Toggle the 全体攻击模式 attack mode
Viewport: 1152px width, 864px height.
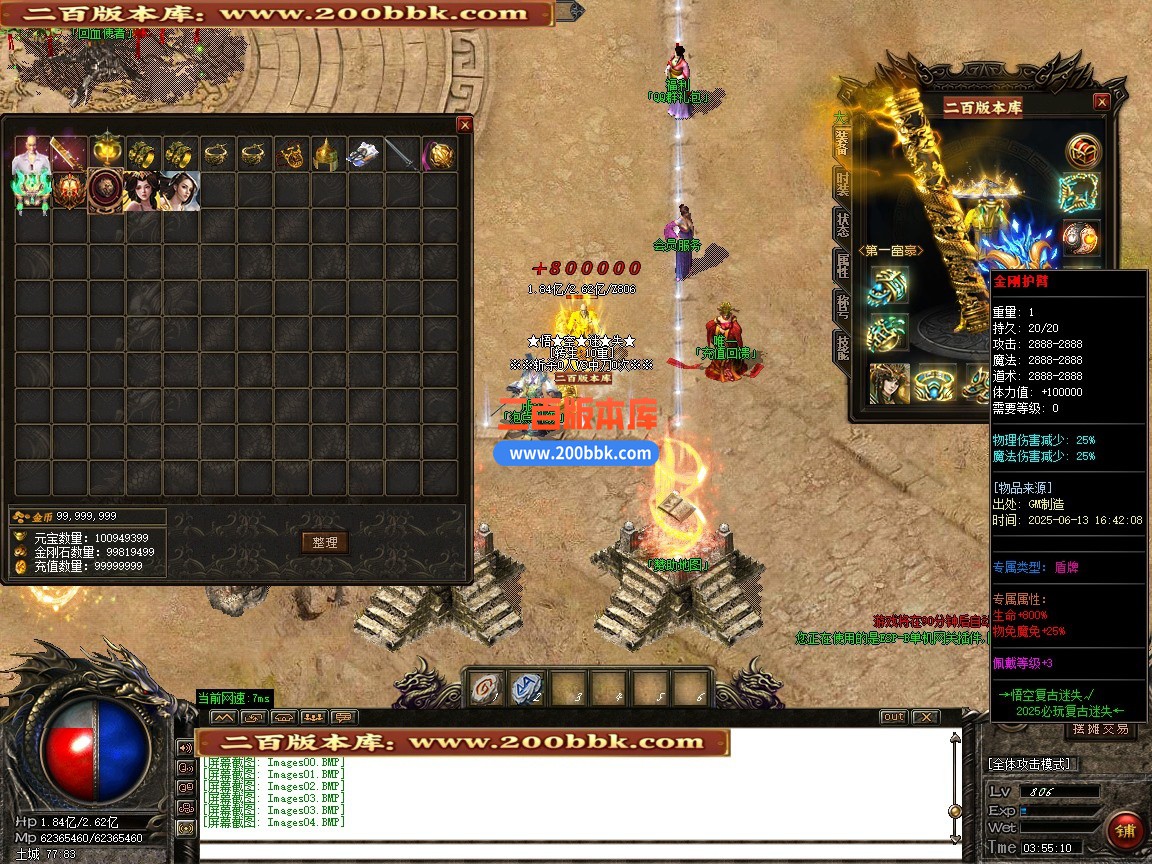(1031, 764)
